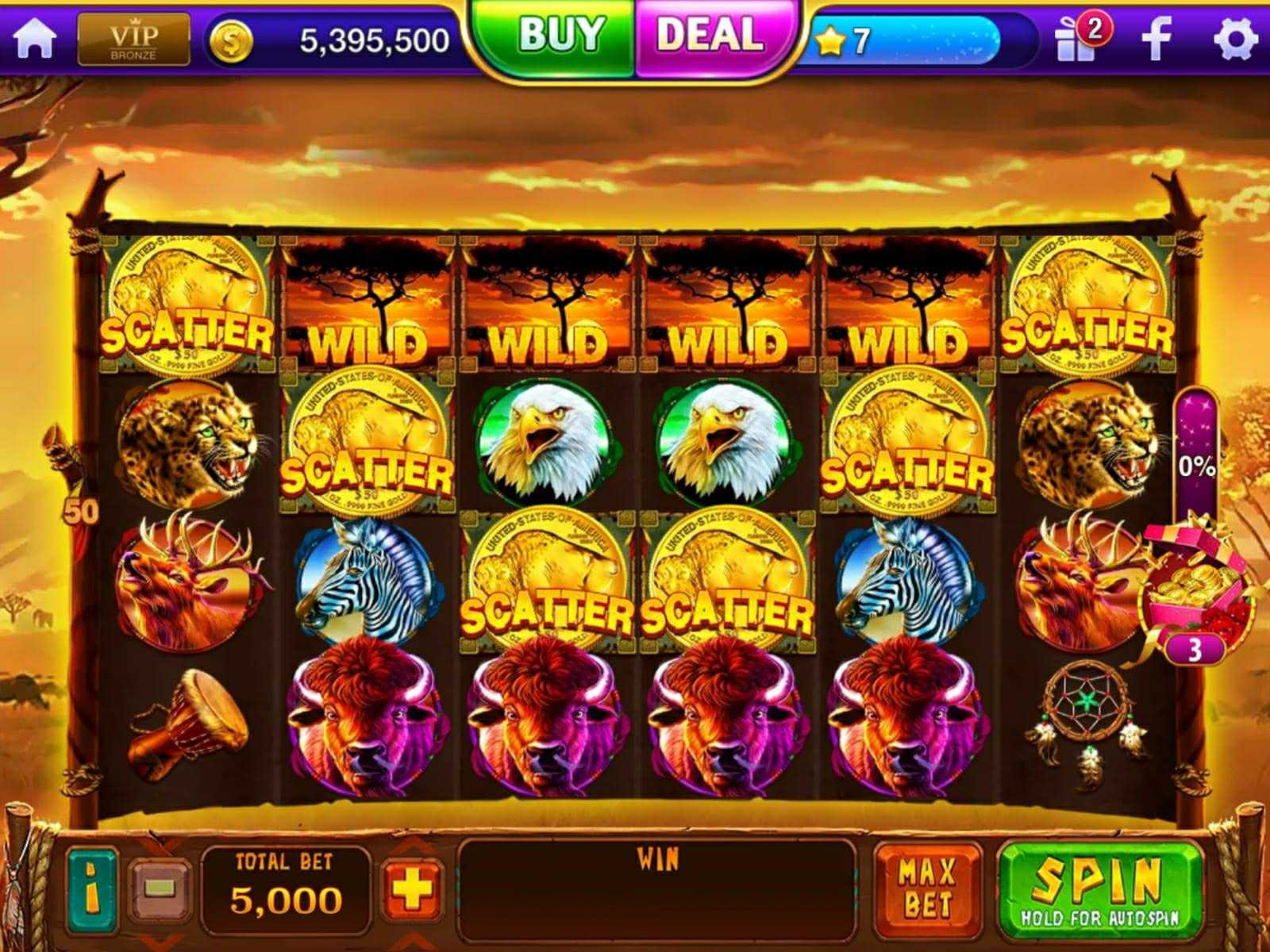1270x952 pixels.
Task: Click the Home icon
Action: click(33, 36)
